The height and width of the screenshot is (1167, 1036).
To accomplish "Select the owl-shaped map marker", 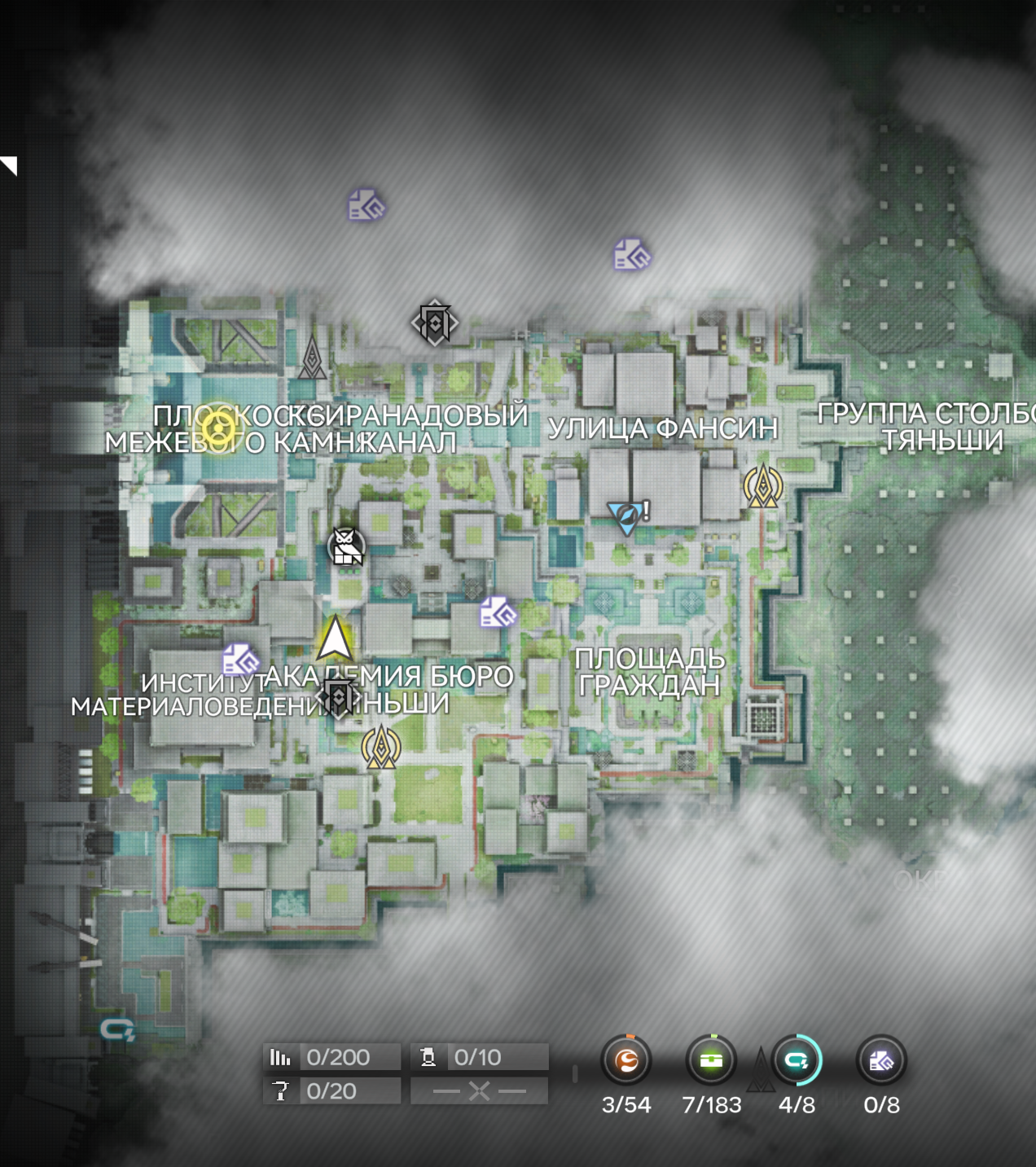I will pyautogui.click(x=347, y=546).
